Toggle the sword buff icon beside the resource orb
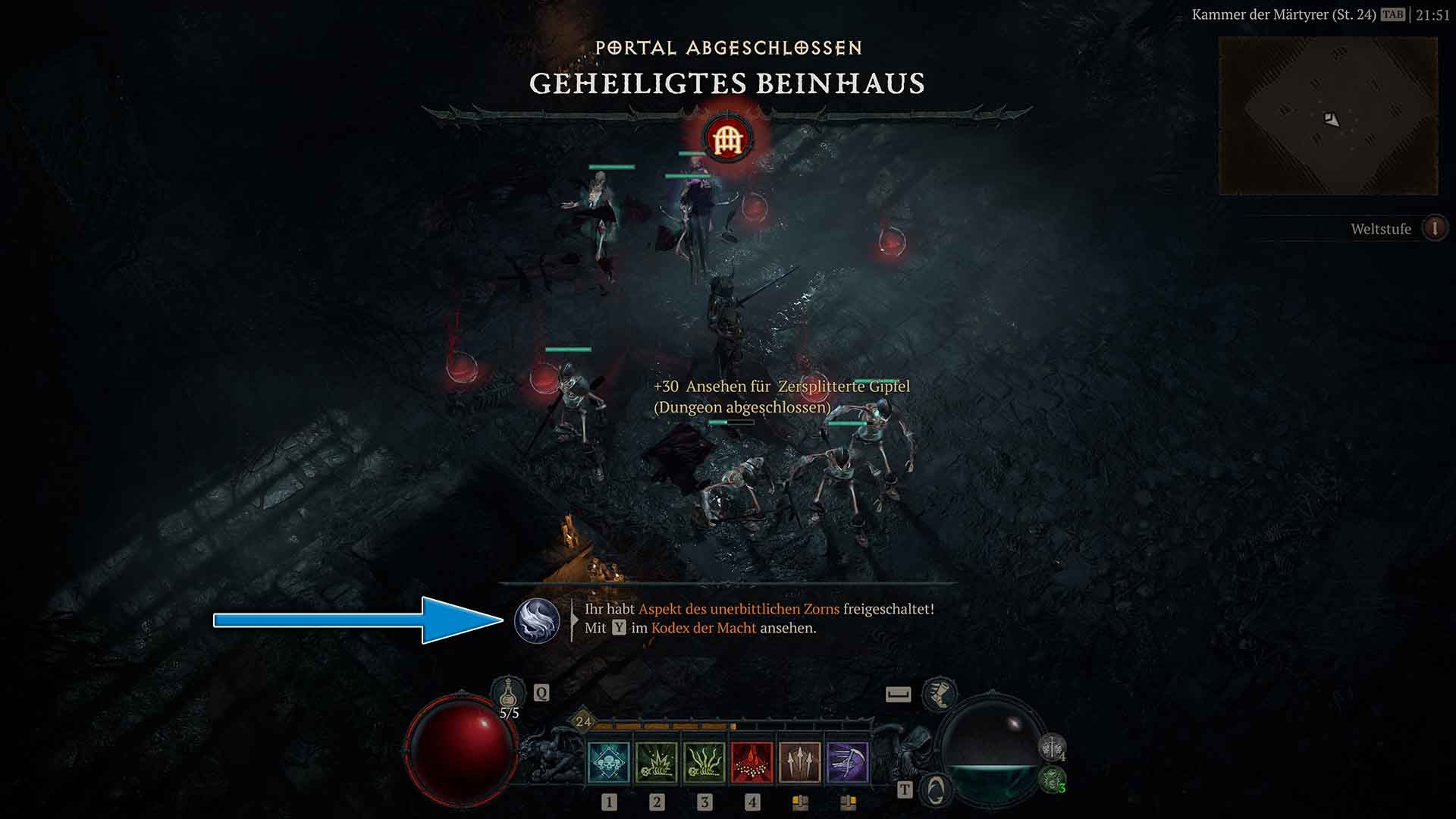This screenshot has width=1456, height=819. pyautogui.click(x=1052, y=747)
